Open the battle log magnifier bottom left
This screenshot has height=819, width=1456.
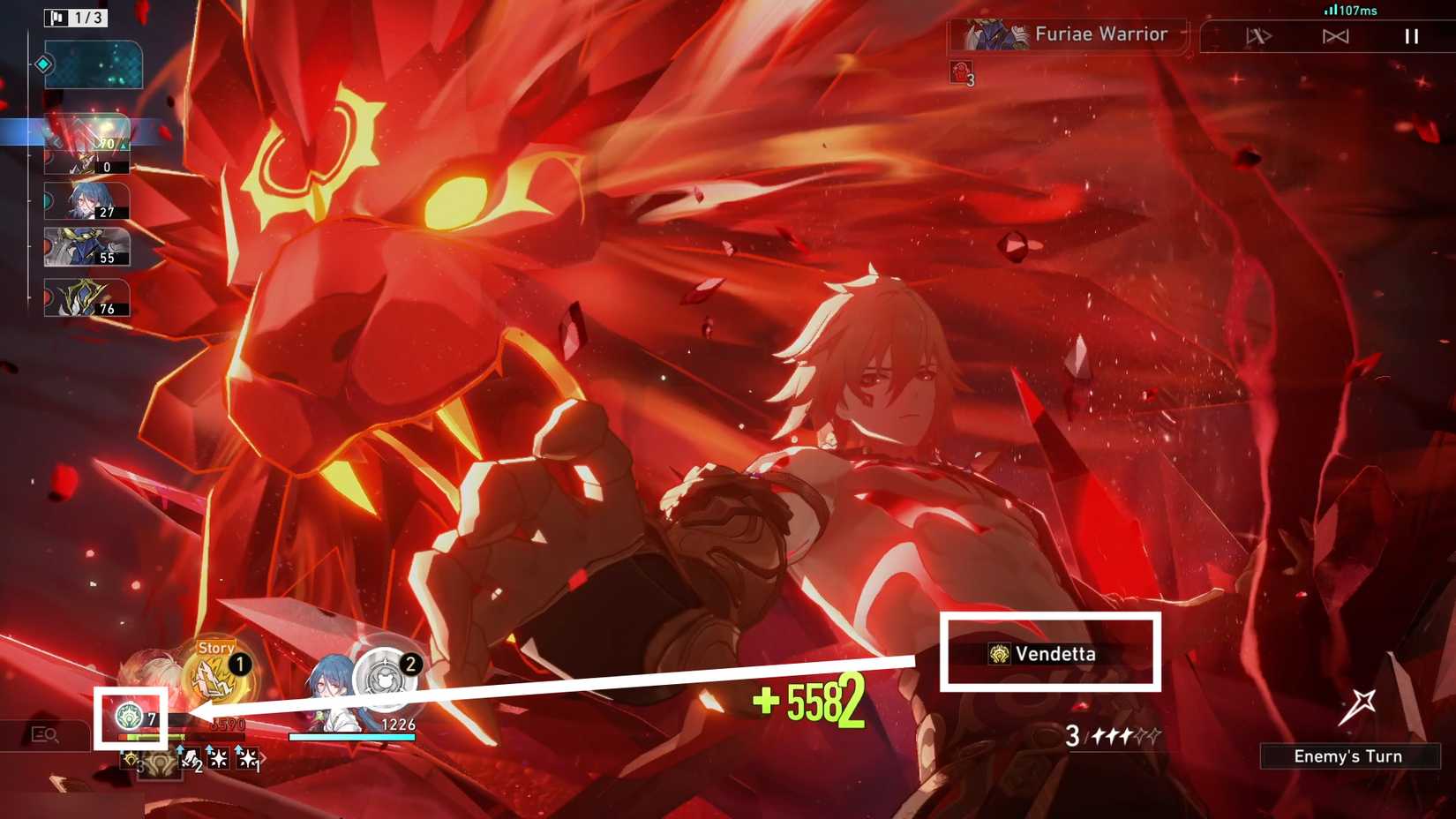pos(42,735)
